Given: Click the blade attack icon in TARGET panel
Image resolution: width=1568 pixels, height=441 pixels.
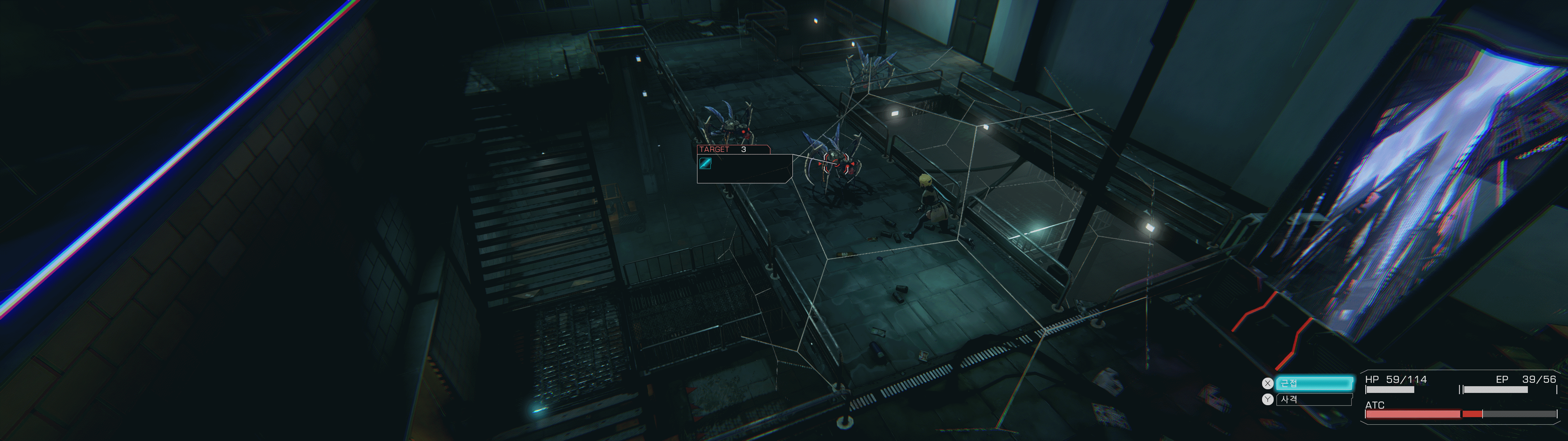Looking at the screenshot, I should 706,163.
